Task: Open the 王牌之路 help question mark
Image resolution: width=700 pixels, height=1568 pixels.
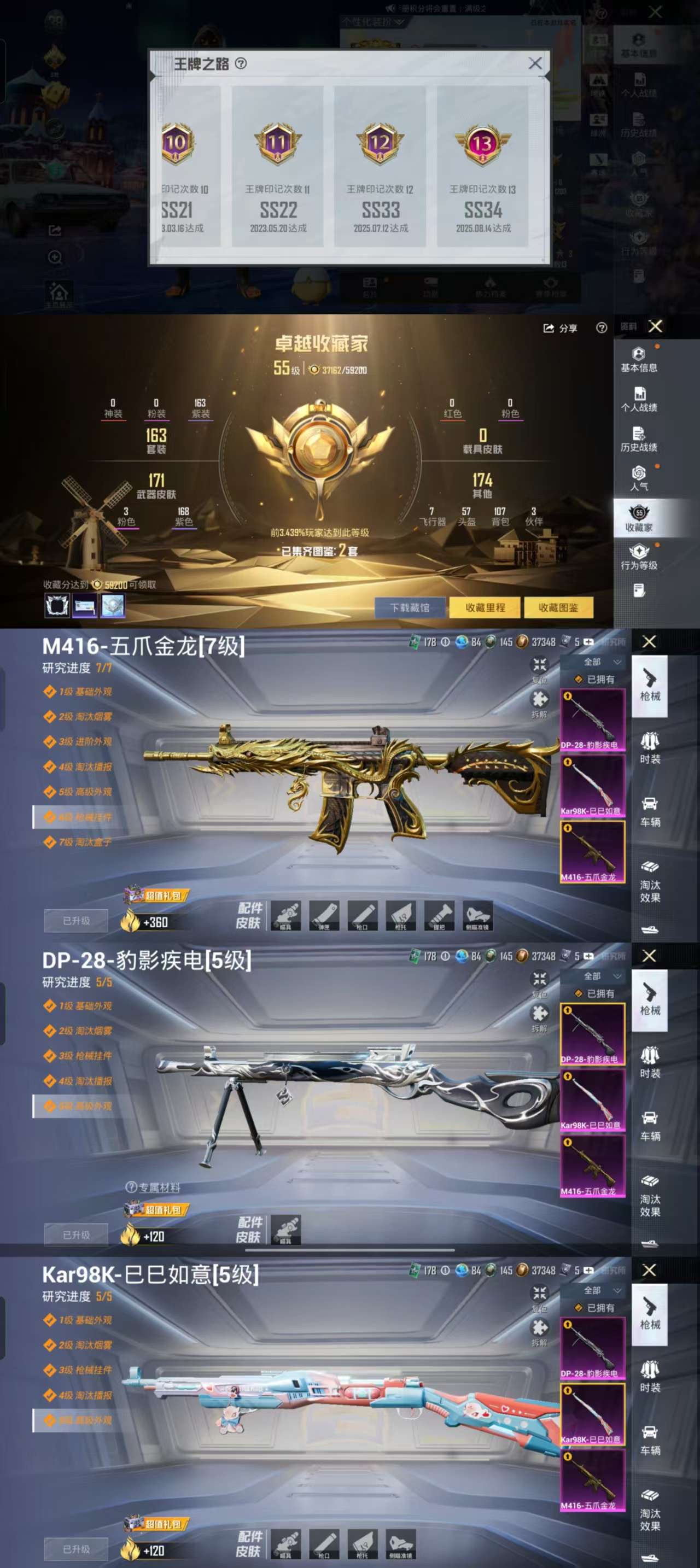Action: point(241,63)
